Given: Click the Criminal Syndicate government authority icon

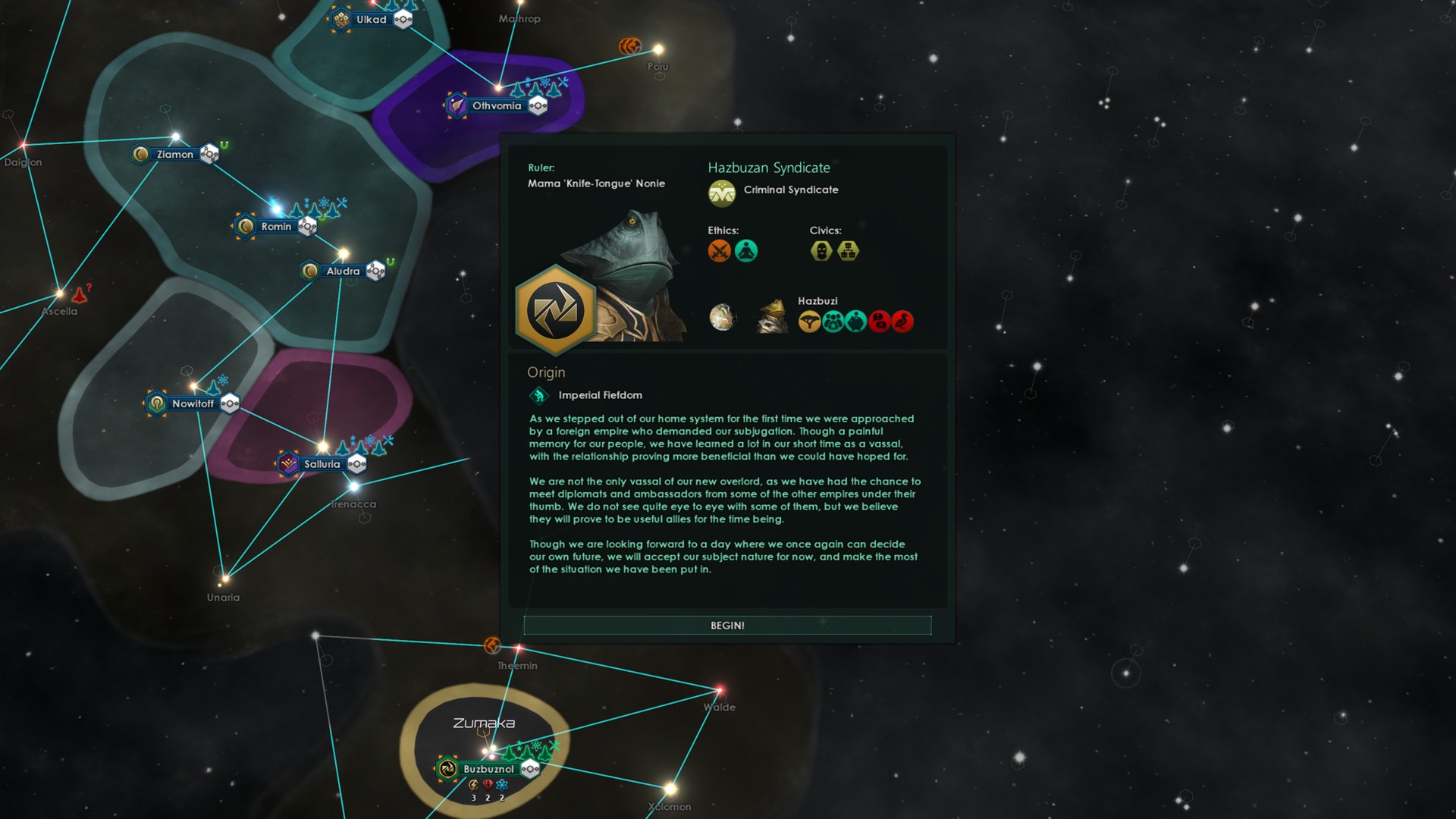Looking at the screenshot, I should (722, 193).
